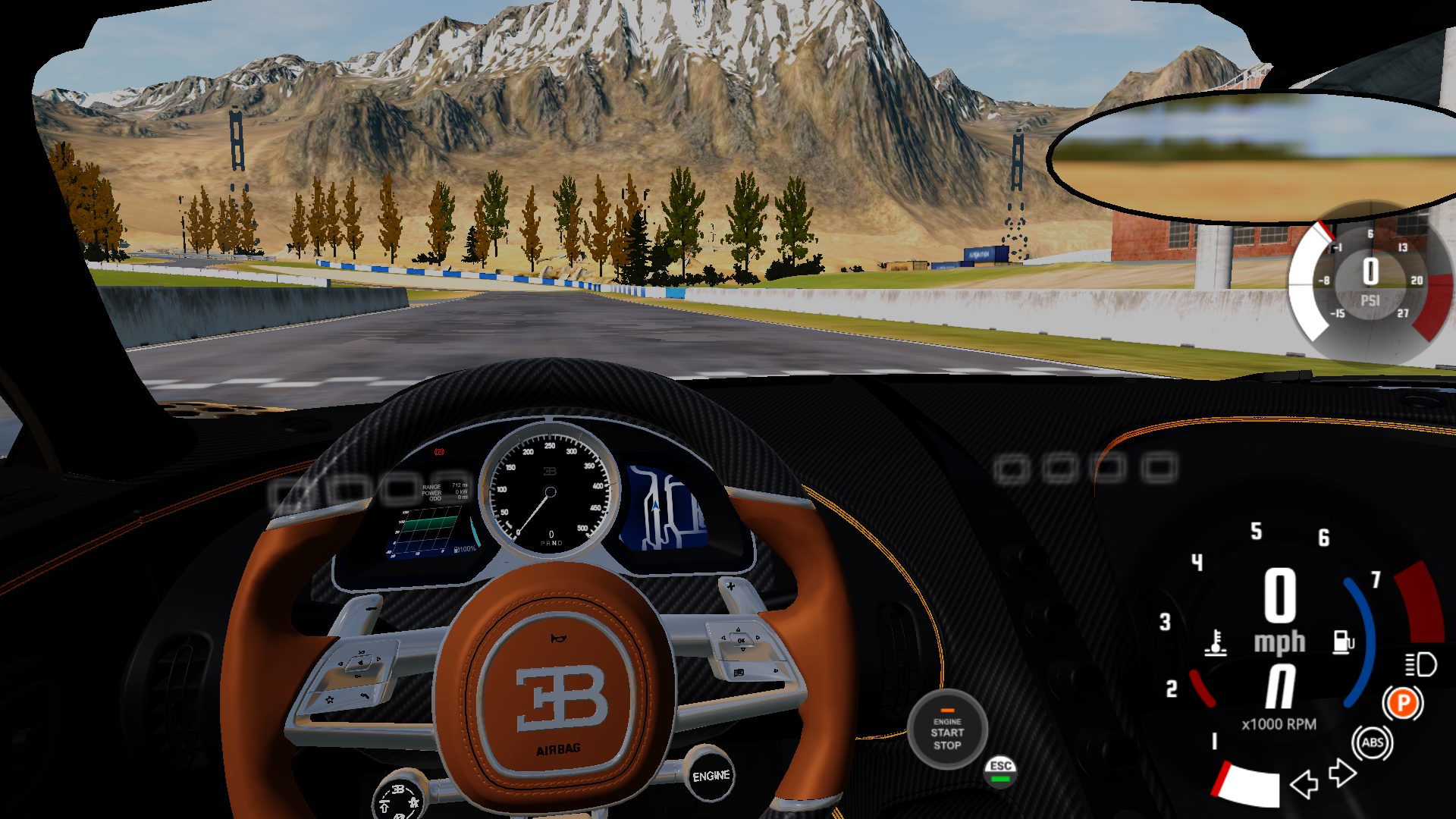This screenshot has height=819, width=1456.
Task: Toggle the ESC stability control button
Action: coord(1001,770)
